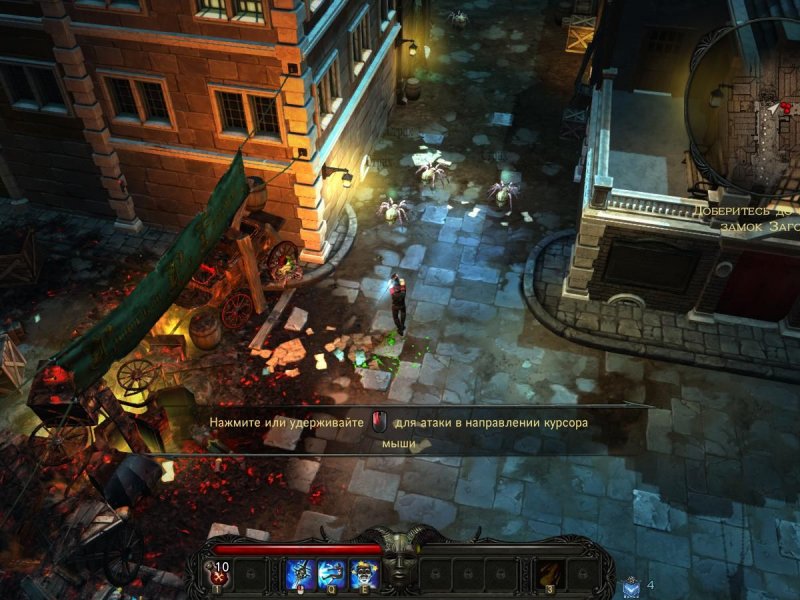This screenshot has height=600, width=800.
Task: Click the horned mask emblem on the hotbar
Action: [398, 564]
